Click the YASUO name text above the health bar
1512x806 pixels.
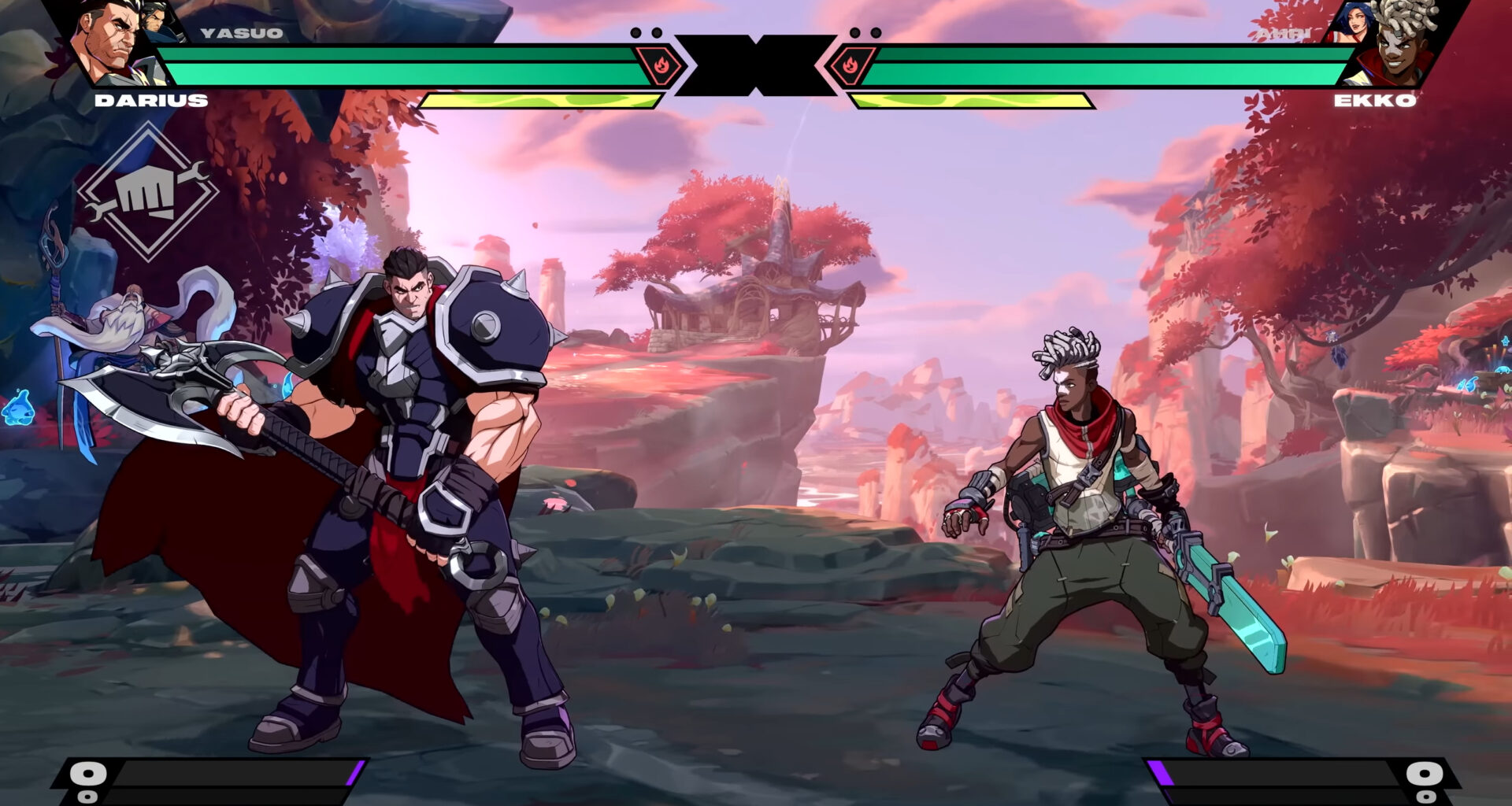[240, 31]
